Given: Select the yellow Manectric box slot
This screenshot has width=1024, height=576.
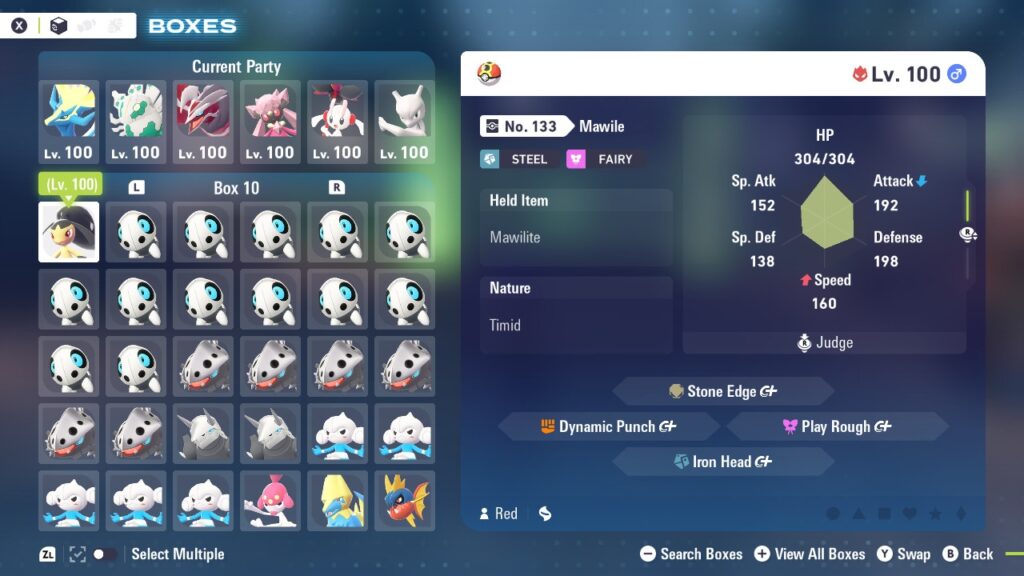Looking at the screenshot, I should coord(337,500).
